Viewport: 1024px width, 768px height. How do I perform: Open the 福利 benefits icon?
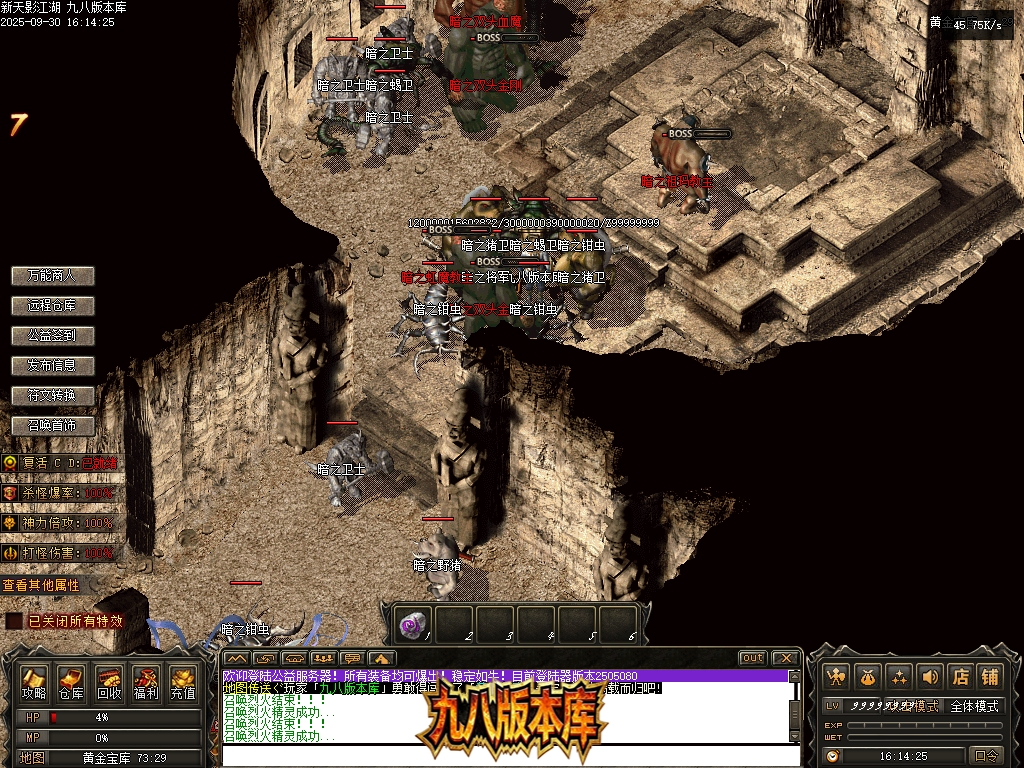(x=146, y=682)
